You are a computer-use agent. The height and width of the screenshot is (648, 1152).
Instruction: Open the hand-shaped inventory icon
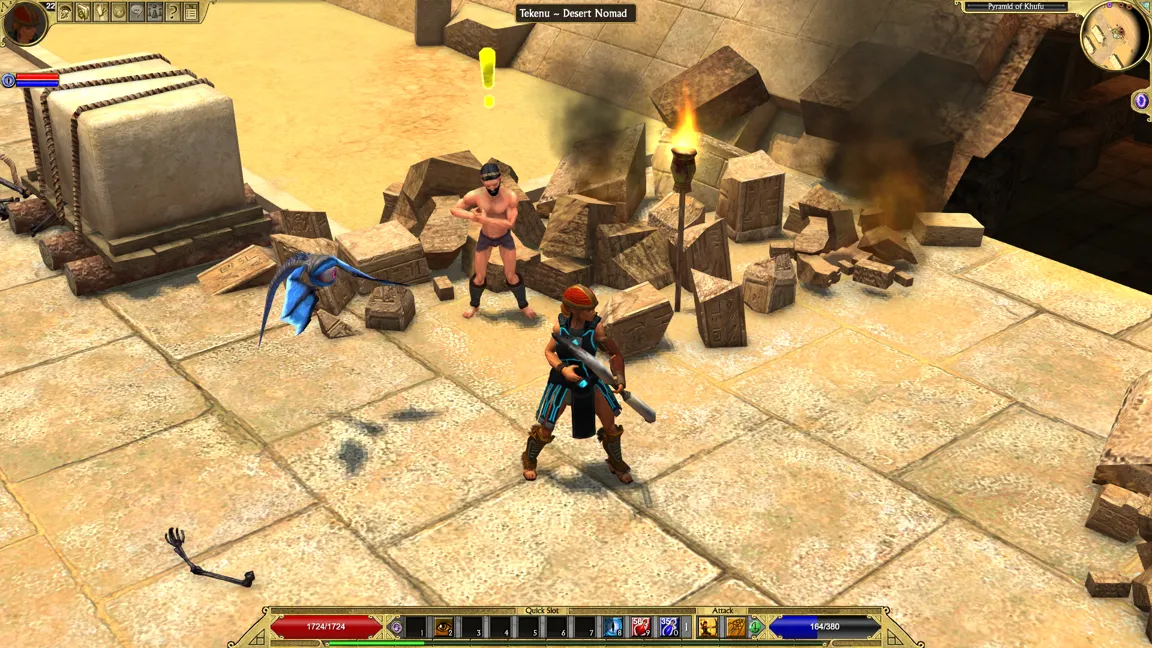[101, 12]
